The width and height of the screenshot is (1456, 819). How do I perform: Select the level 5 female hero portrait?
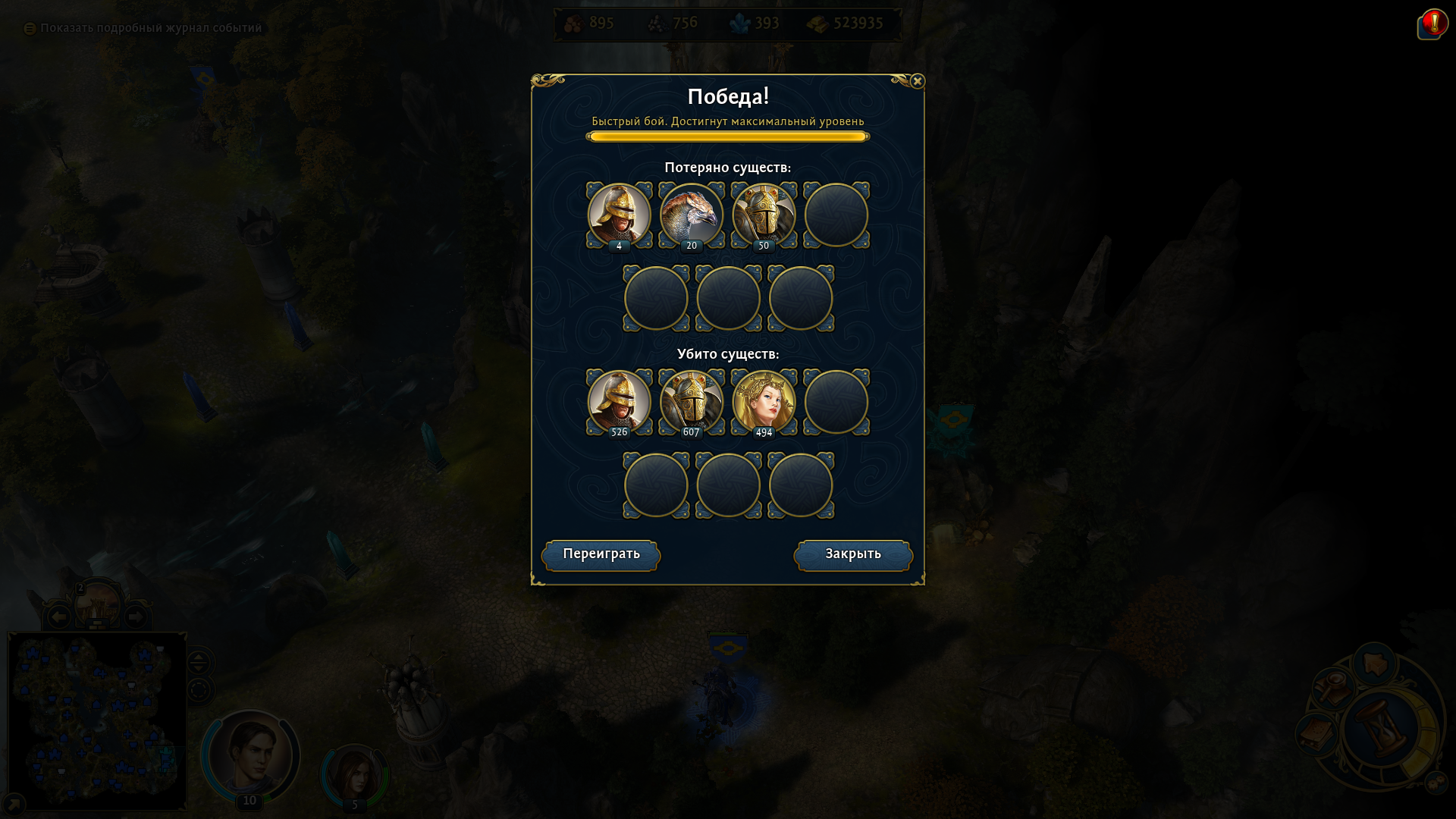(x=354, y=773)
